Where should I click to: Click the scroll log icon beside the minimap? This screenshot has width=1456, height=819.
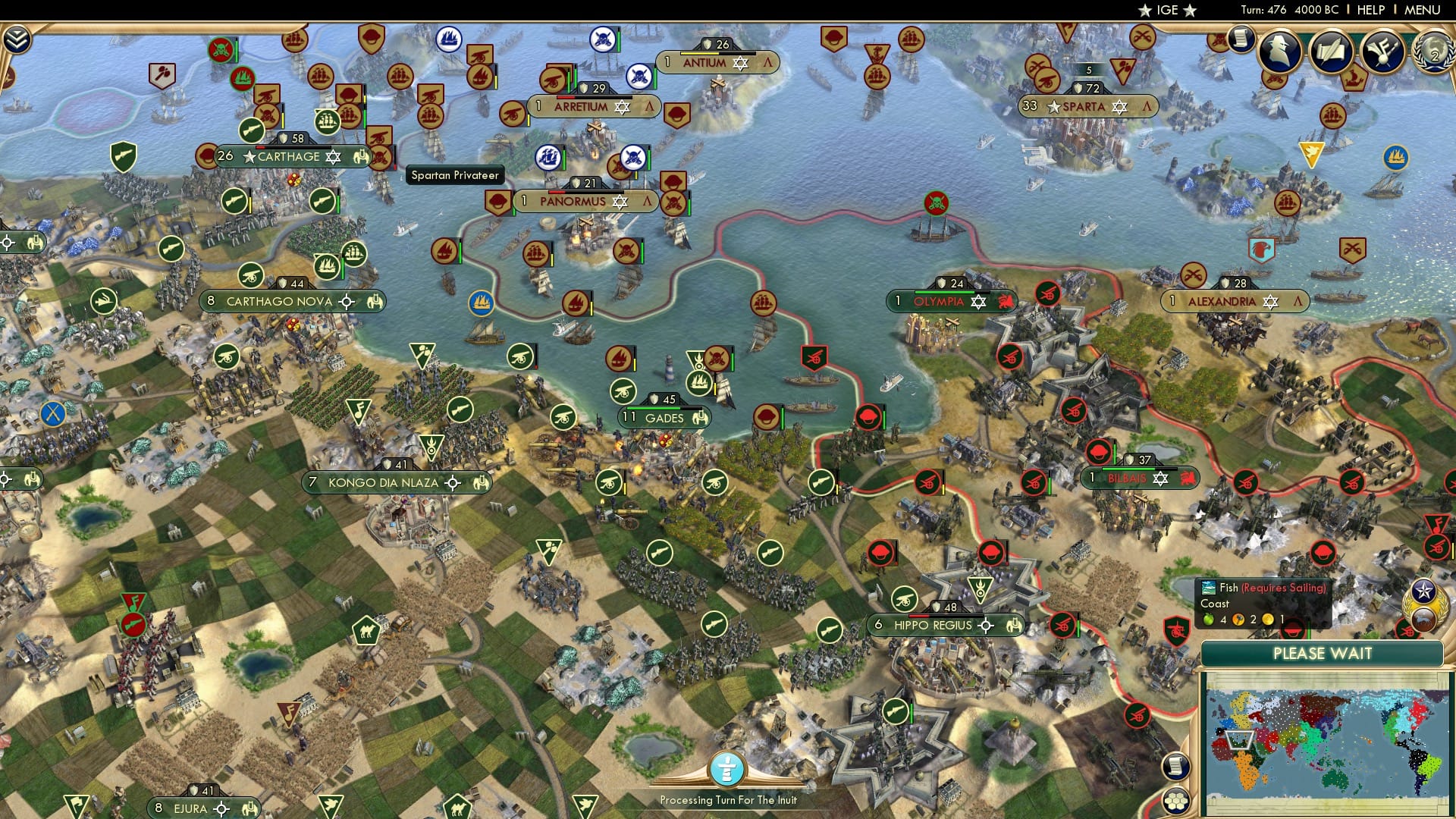[1175, 767]
